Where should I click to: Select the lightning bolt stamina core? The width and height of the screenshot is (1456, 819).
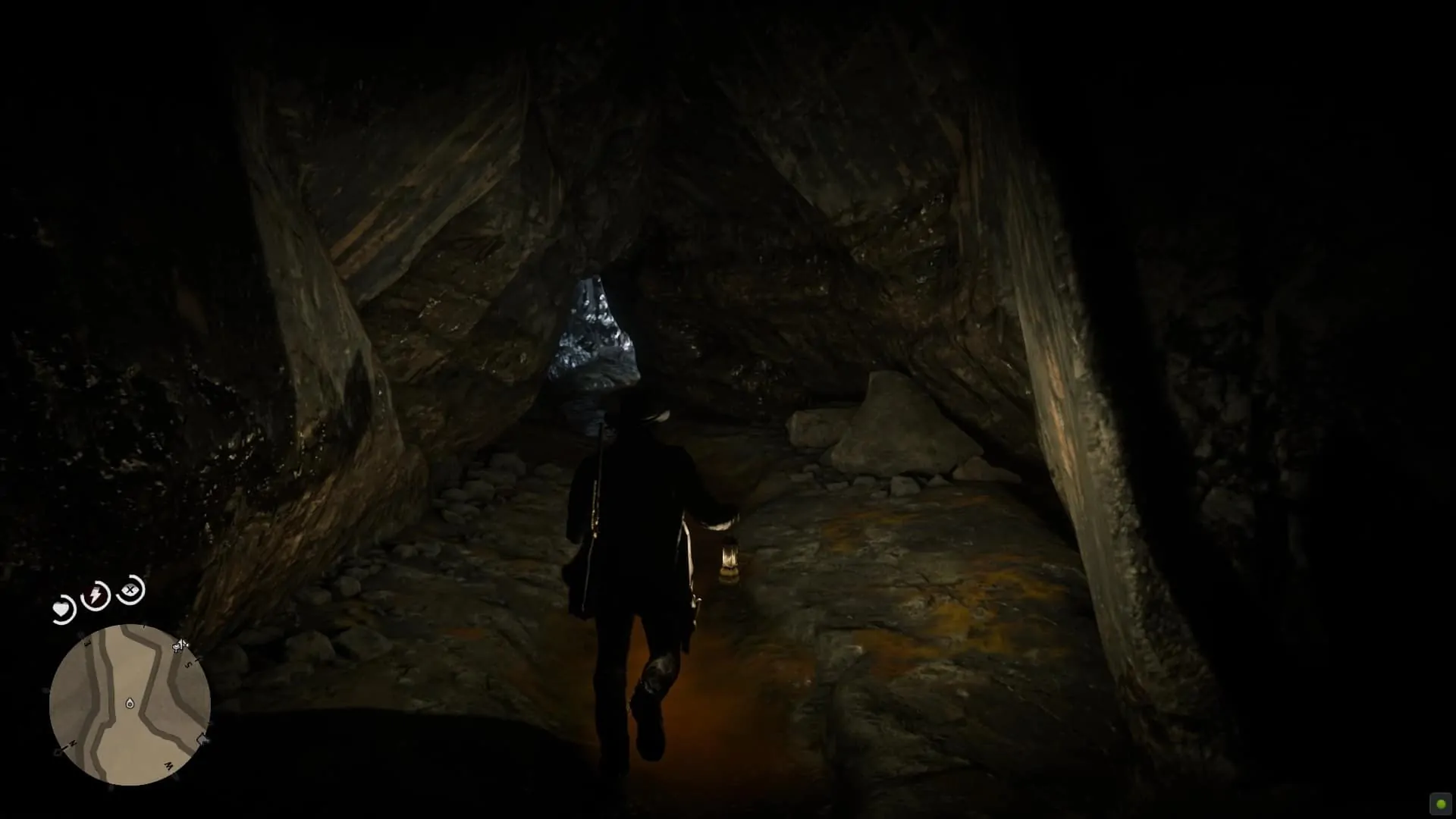[x=96, y=596]
